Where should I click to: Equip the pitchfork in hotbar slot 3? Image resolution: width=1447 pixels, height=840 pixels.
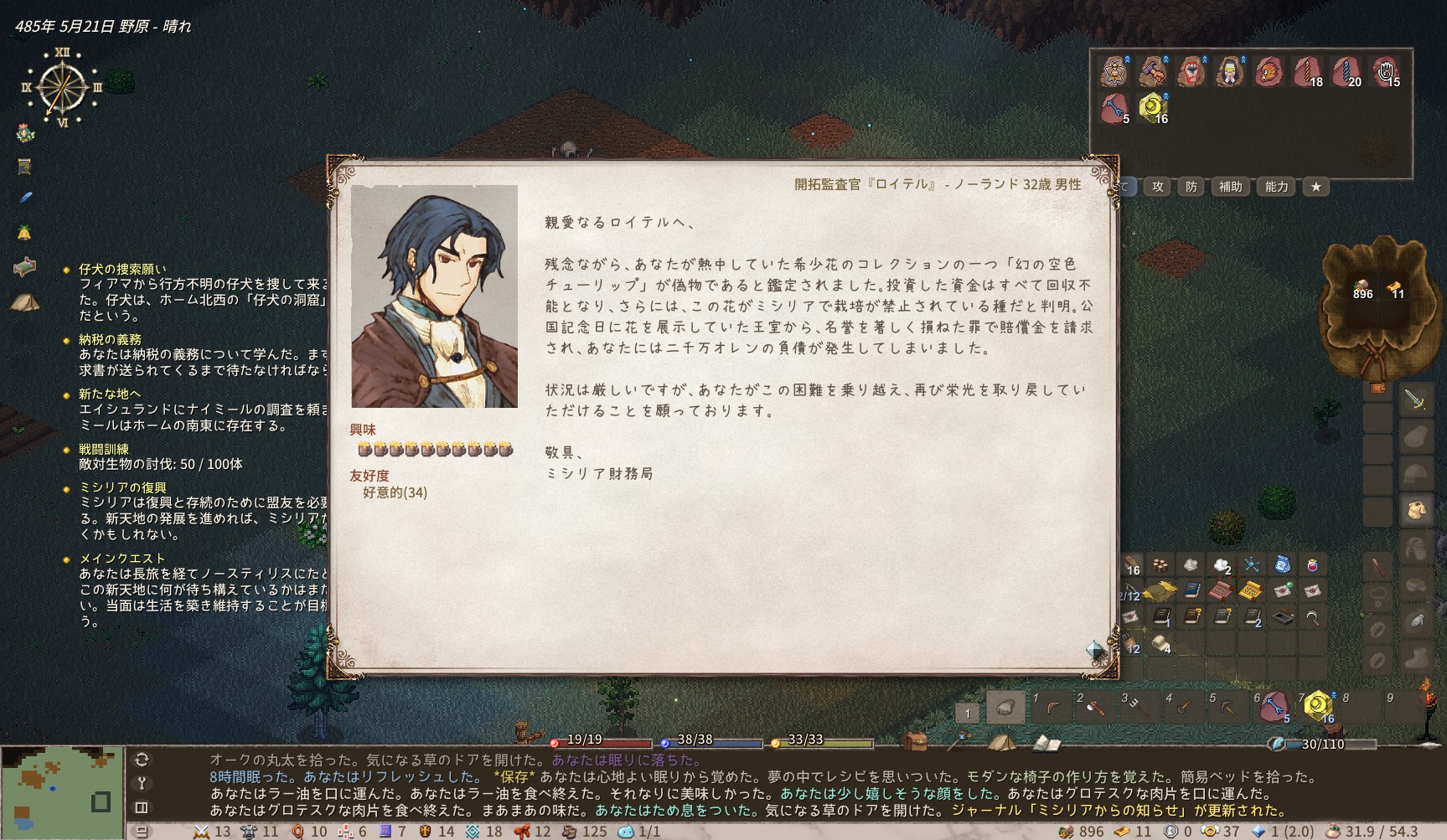(x=1138, y=709)
